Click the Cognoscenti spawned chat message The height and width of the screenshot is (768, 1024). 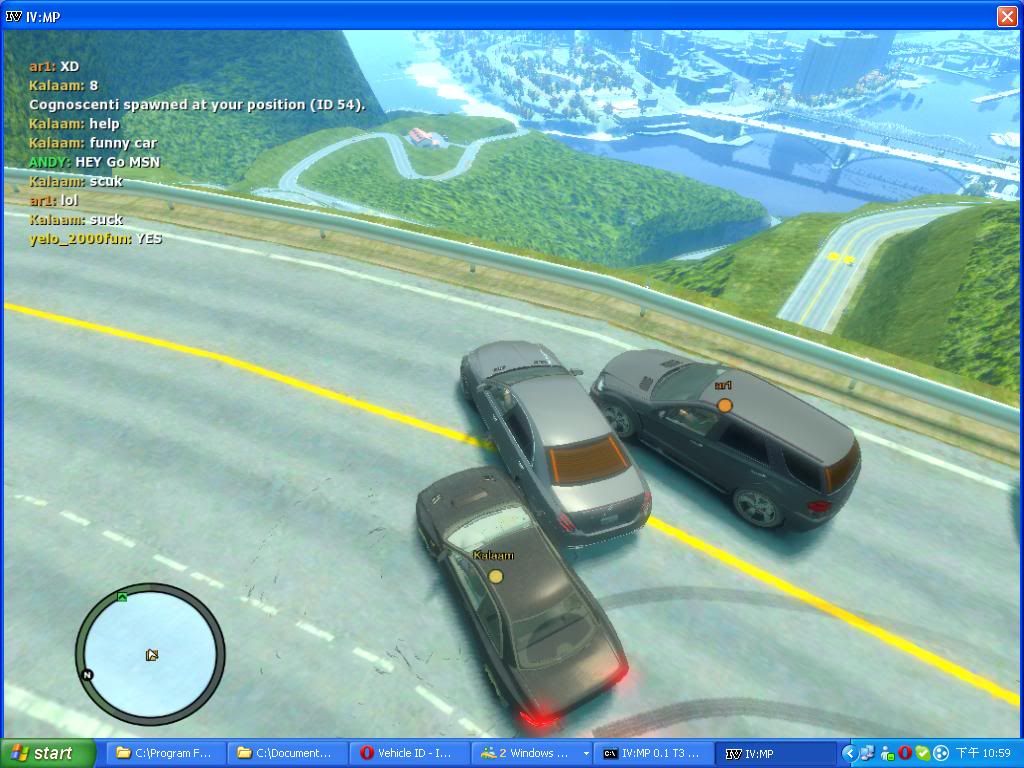(x=197, y=104)
